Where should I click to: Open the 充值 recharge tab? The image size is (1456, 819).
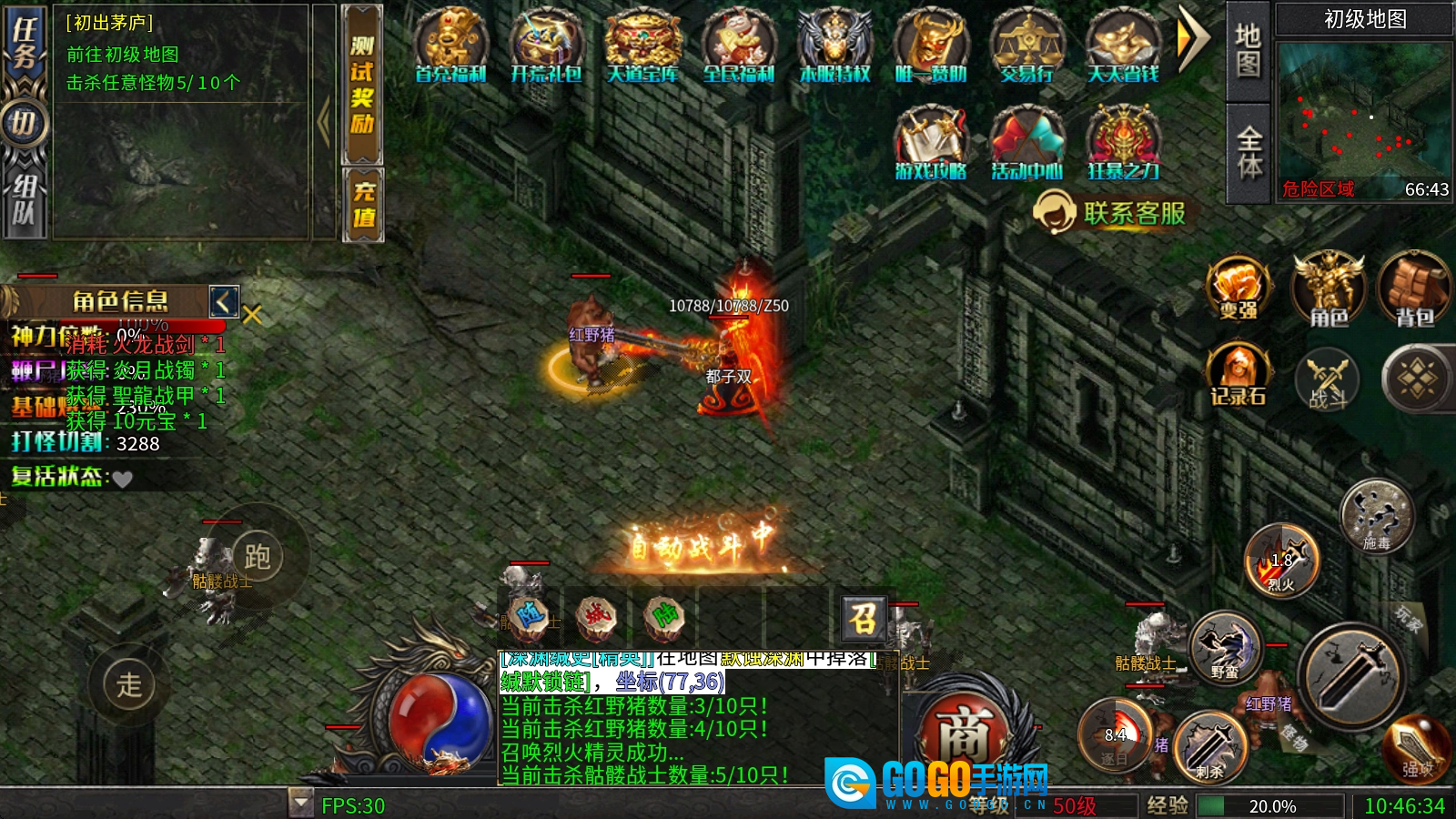click(x=362, y=205)
